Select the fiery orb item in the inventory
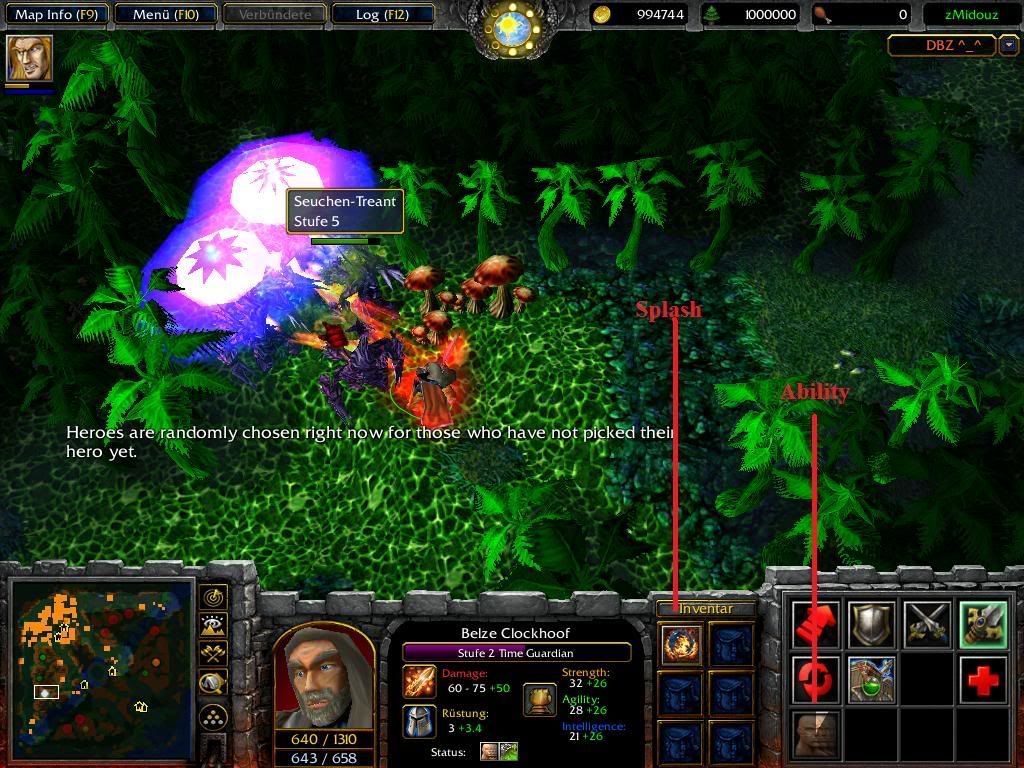The image size is (1024, 768). click(x=682, y=644)
